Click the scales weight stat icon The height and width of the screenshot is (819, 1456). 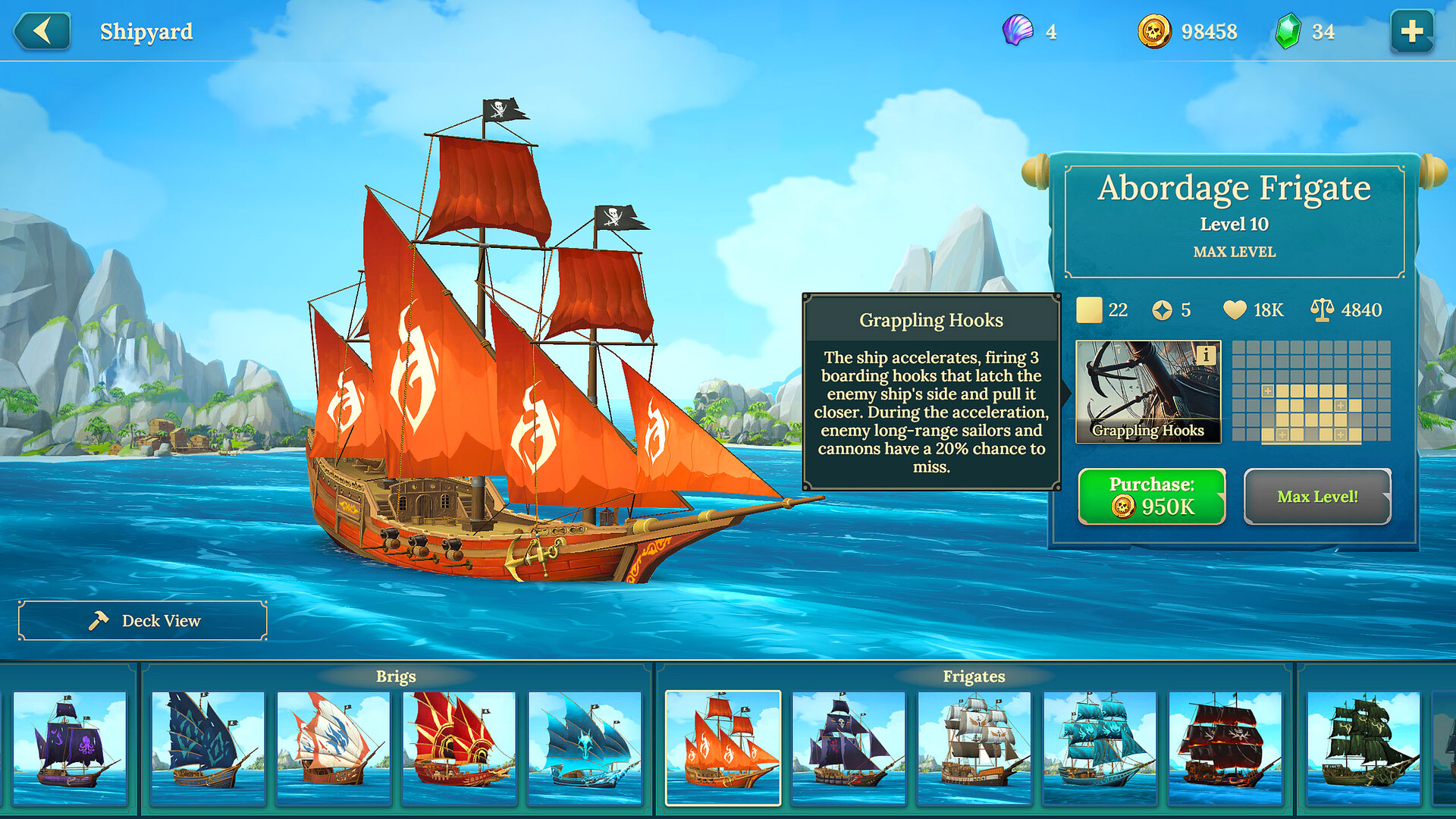[x=1323, y=309]
